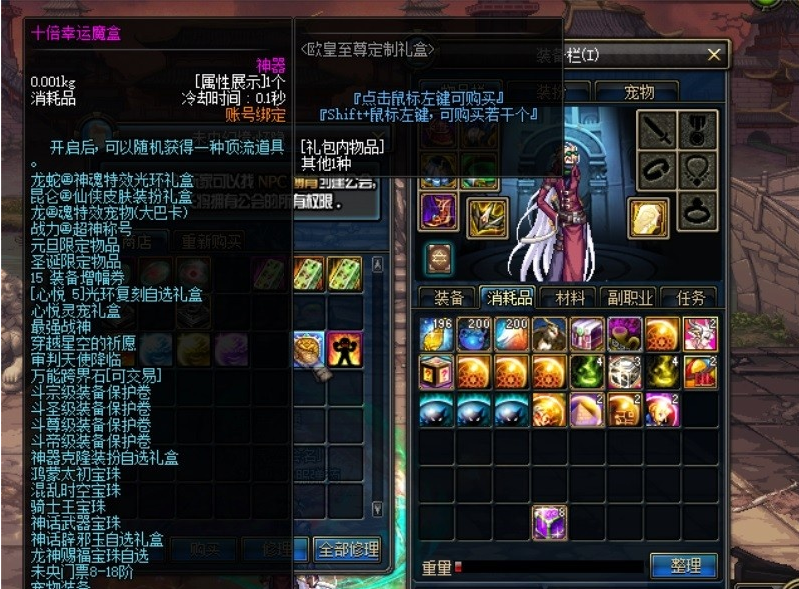799x589 pixels.
Task: Click the empty ring equipment slot
Action: [698, 212]
